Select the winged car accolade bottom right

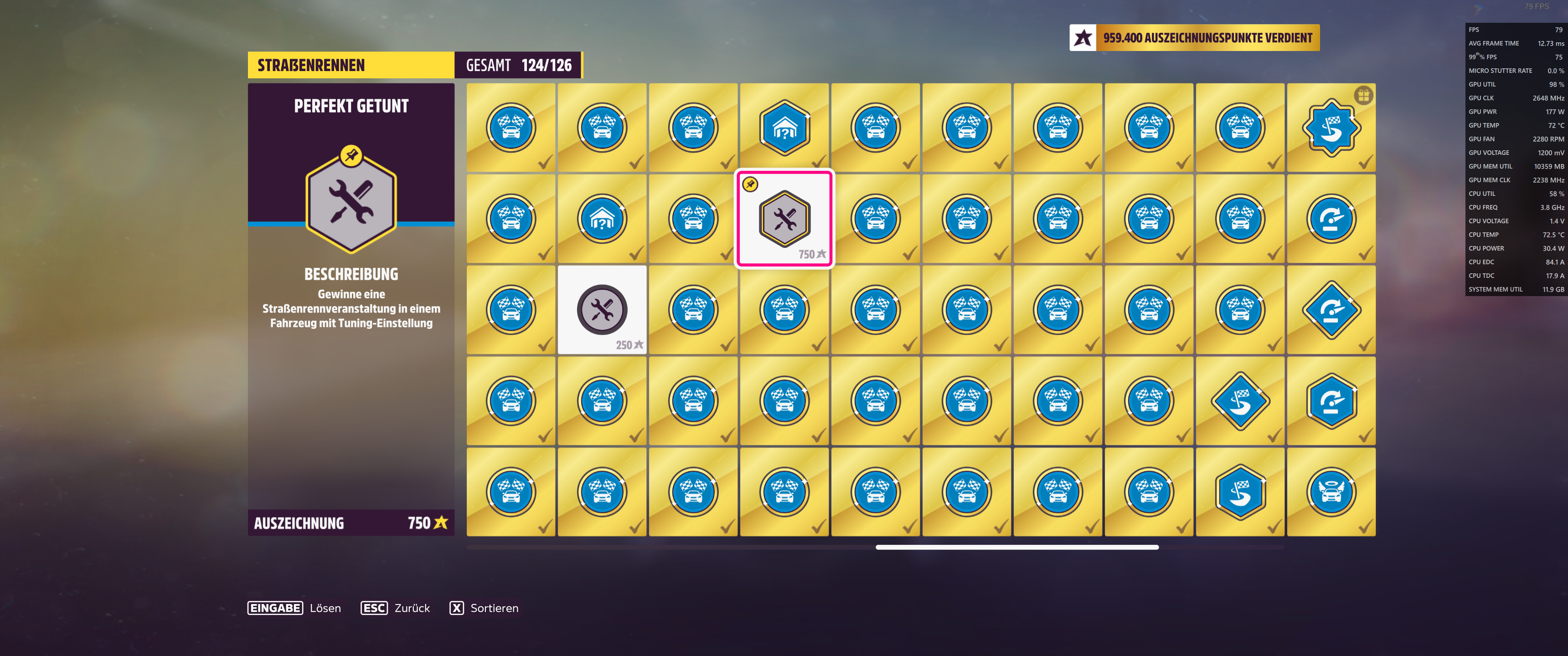point(1331,491)
